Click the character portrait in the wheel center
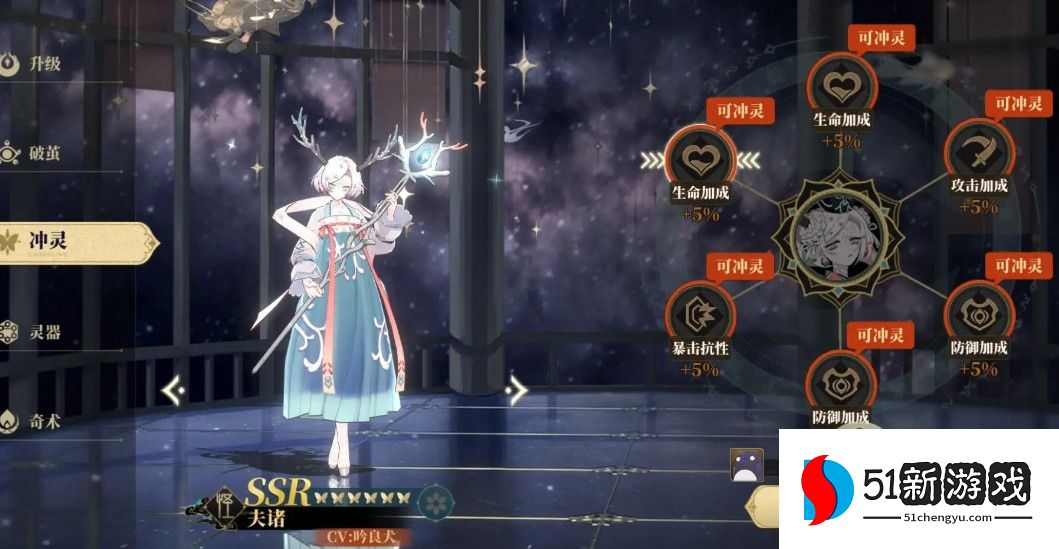The image size is (1059, 549). tap(840, 236)
